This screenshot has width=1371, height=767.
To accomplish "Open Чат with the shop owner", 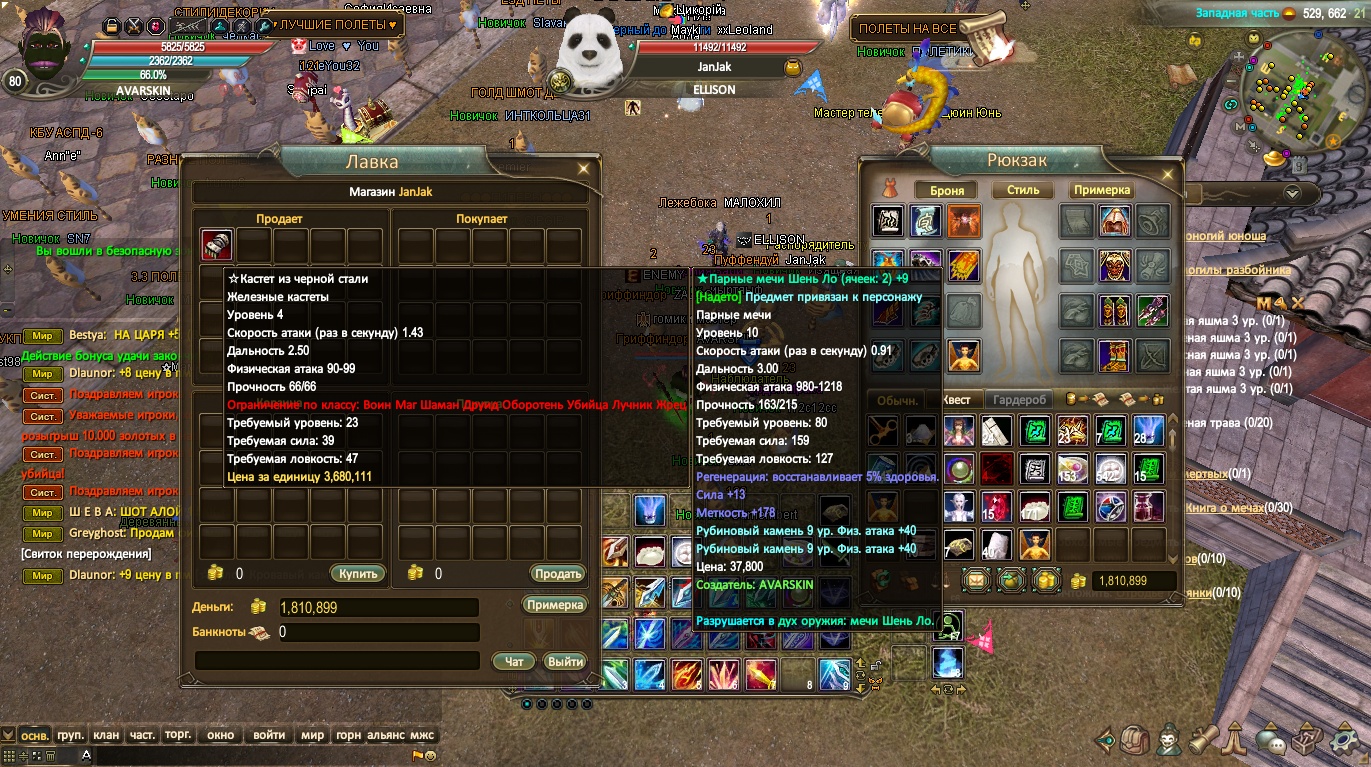I will (x=514, y=661).
